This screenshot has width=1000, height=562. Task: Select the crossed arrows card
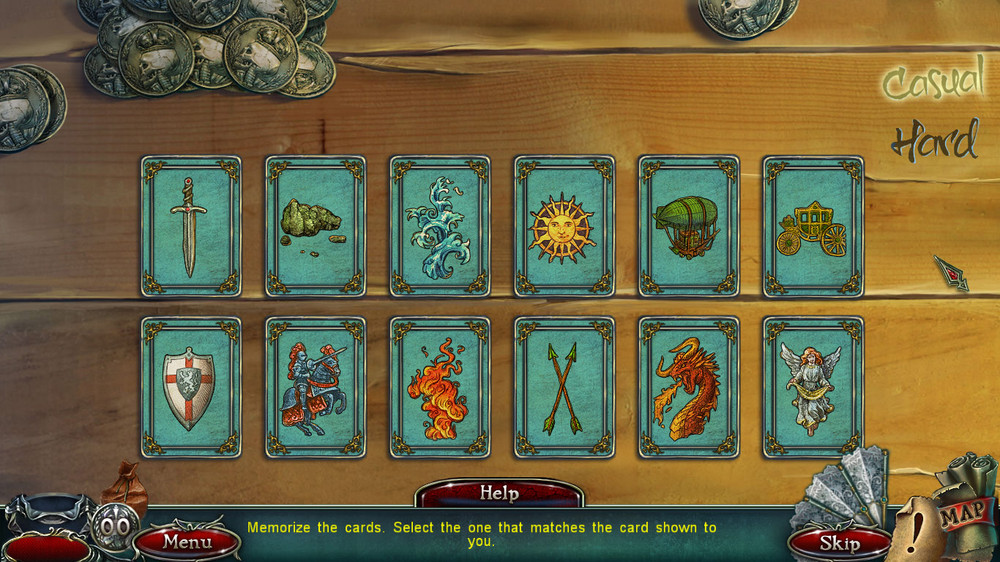(x=564, y=387)
